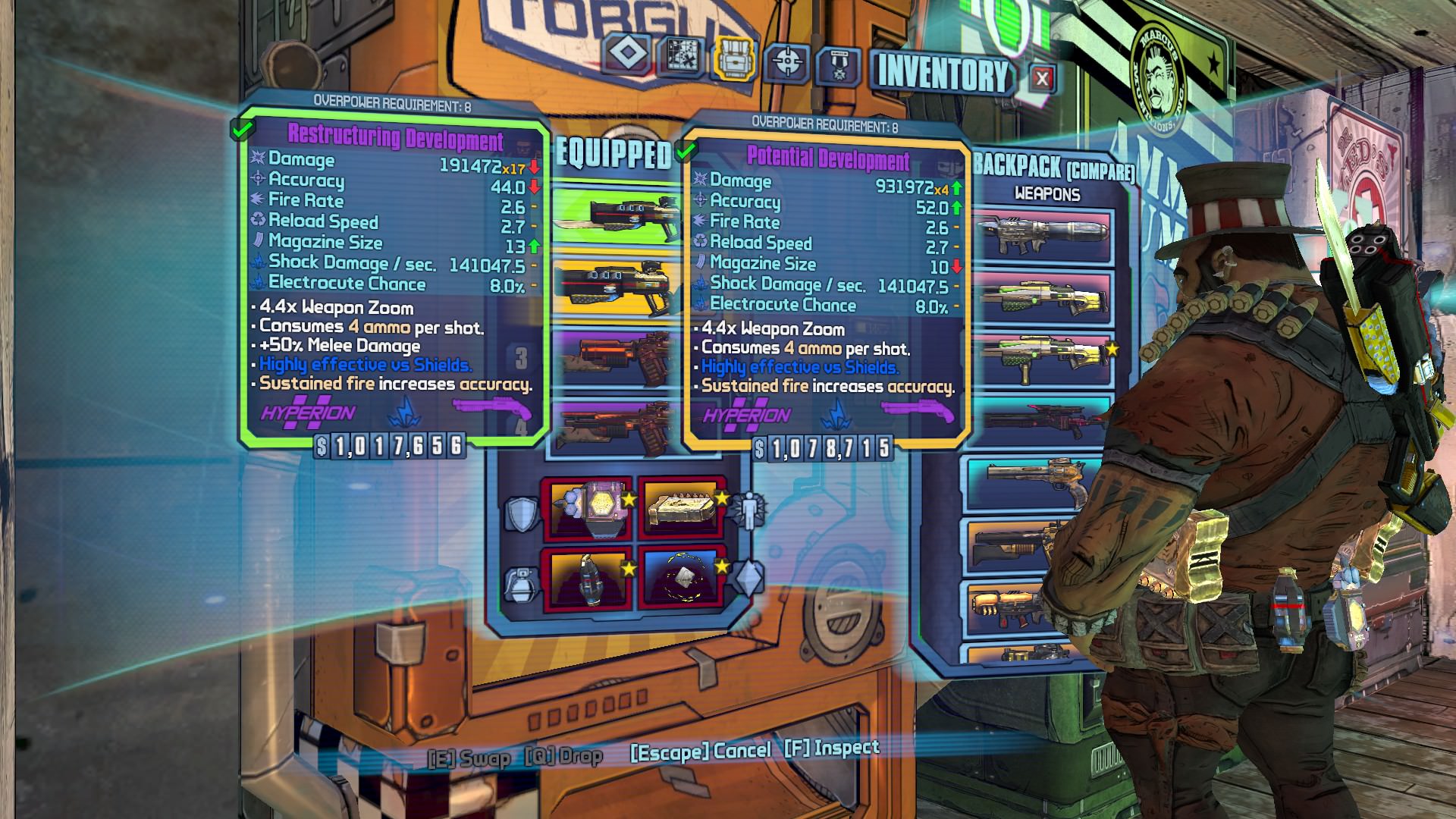Open the Skills crosshair tab
This screenshot has height=819, width=1456.
point(786,62)
